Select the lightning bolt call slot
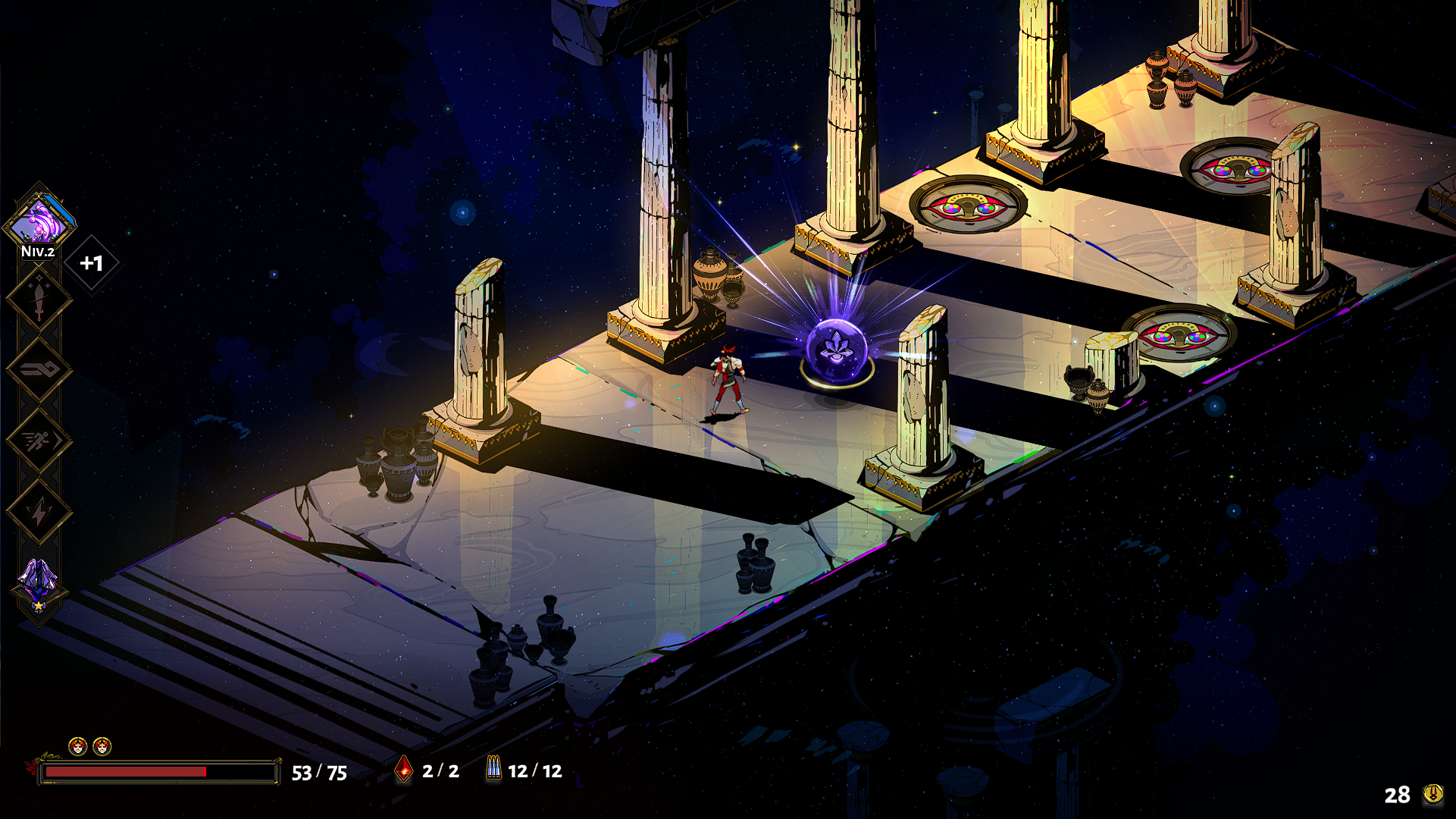1456x819 pixels. (39, 512)
